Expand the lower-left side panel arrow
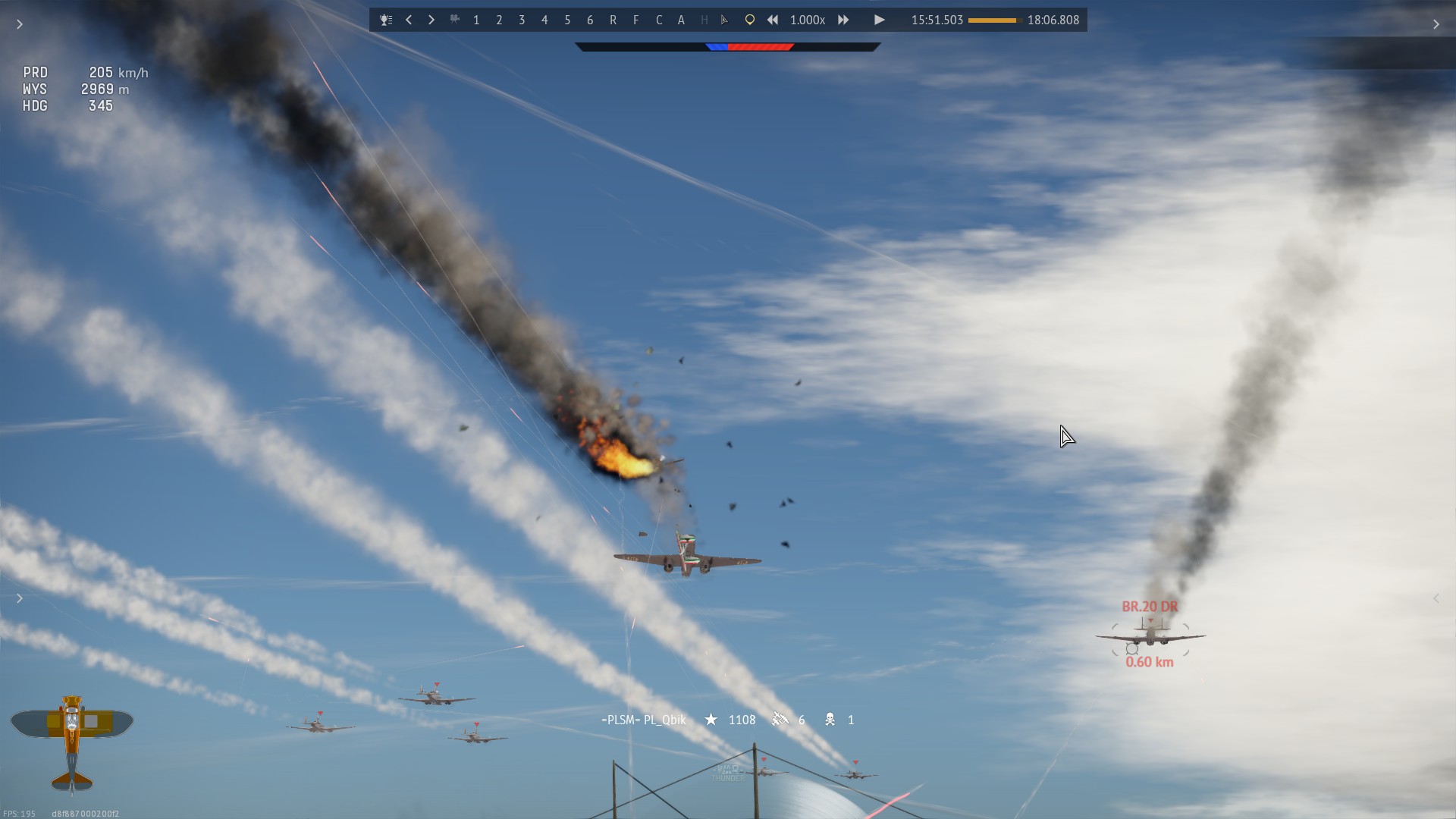 pos(20,598)
